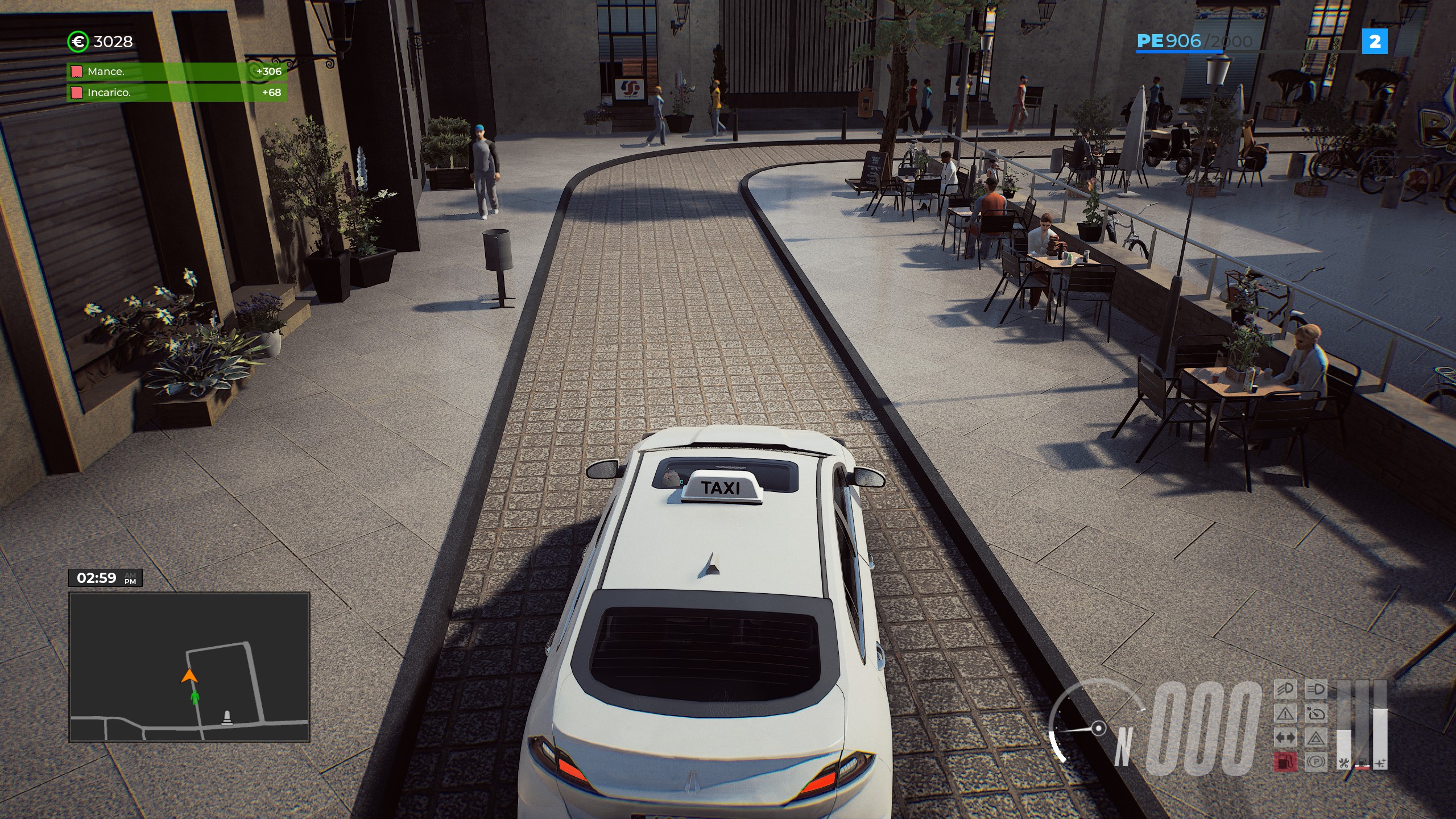This screenshot has width=1456, height=819.
Task: Toggle the low beam headlights icon
Action: [x=1285, y=689]
